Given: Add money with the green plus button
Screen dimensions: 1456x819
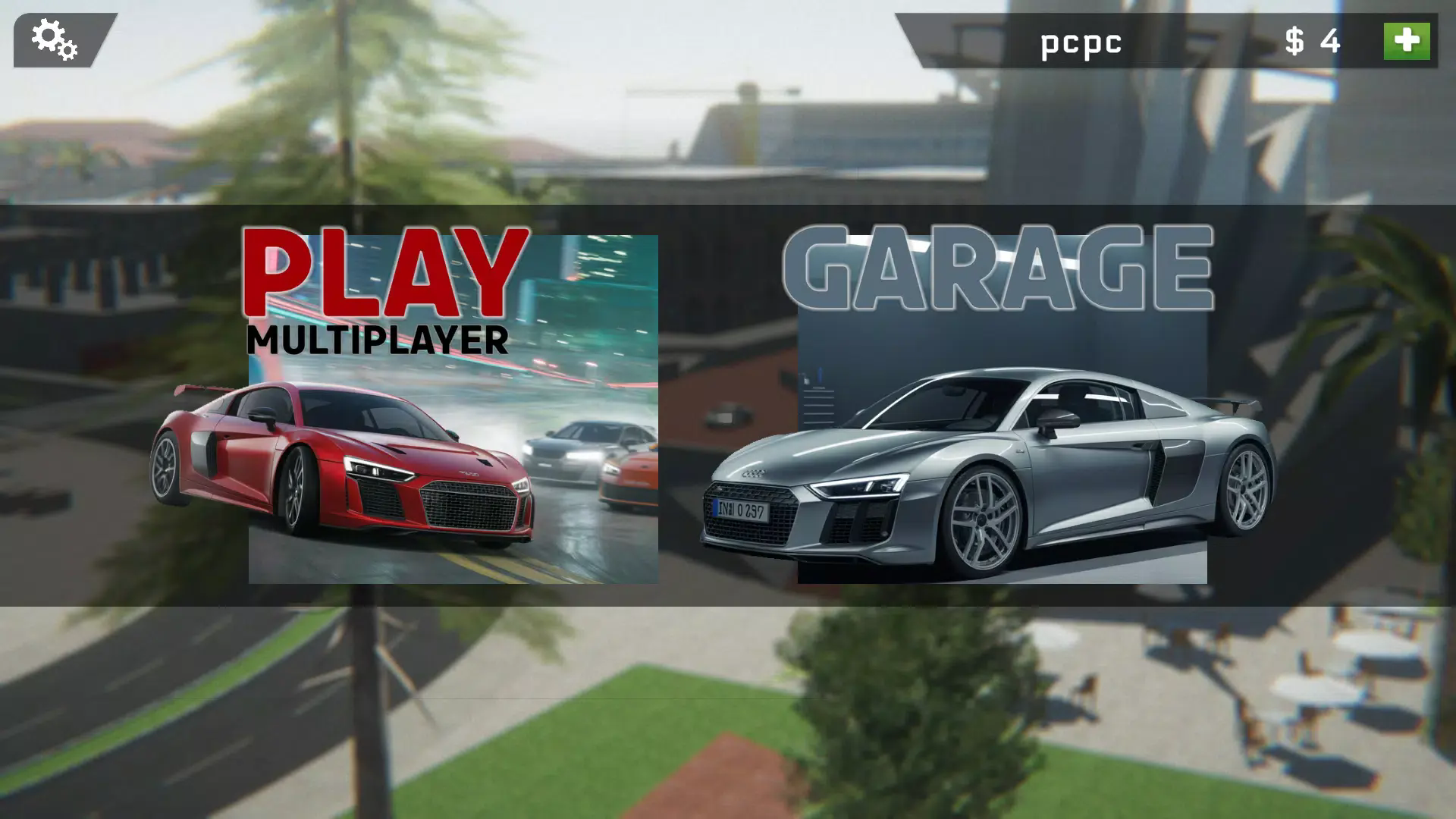Looking at the screenshot, I should point(1406,41).
